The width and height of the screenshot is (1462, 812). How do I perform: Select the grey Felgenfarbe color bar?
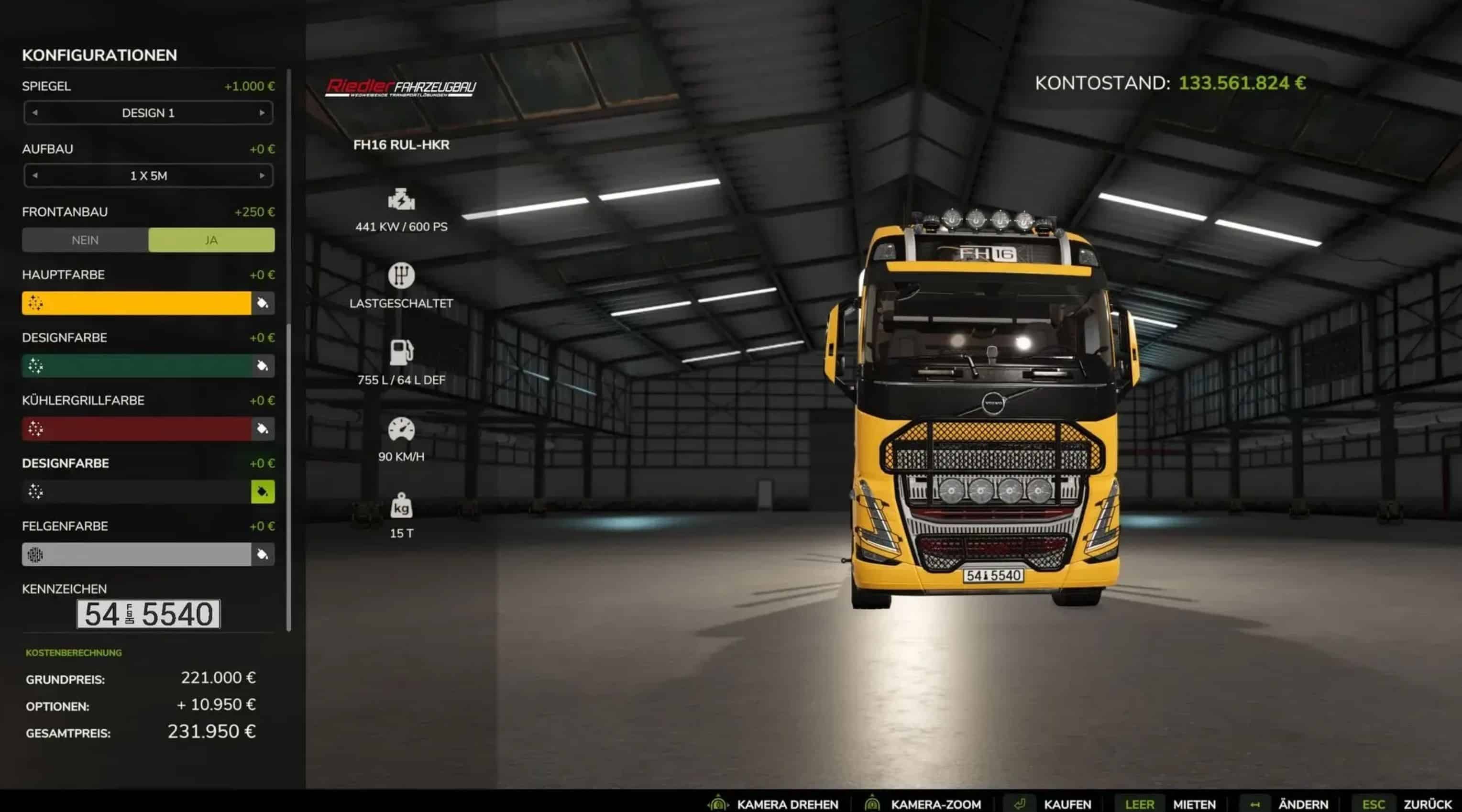tap(136, 554)
